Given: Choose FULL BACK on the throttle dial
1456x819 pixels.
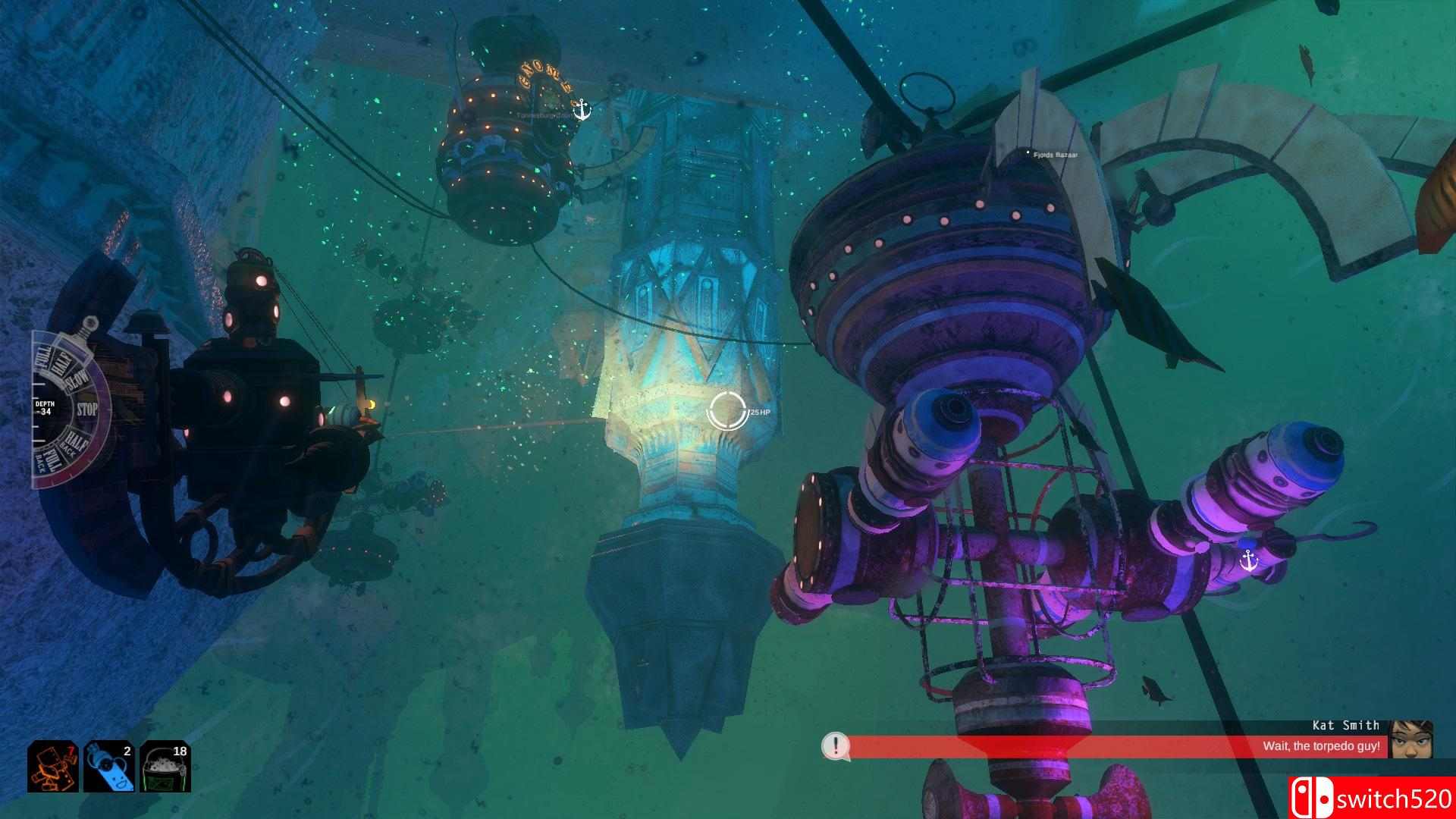Looking at the screenshot, I should click(x=47, y=462).
